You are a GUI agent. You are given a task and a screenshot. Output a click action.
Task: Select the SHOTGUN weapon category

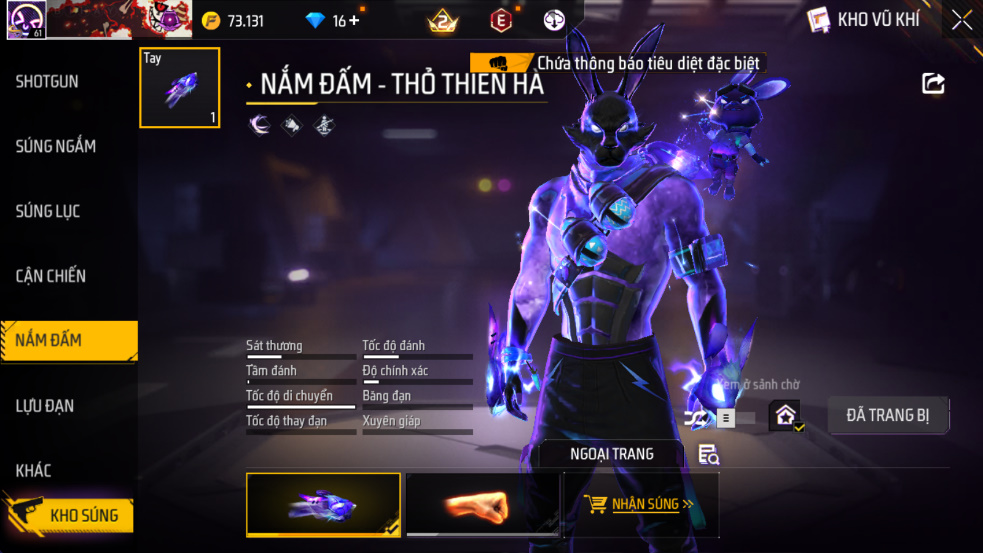point(47,82)
